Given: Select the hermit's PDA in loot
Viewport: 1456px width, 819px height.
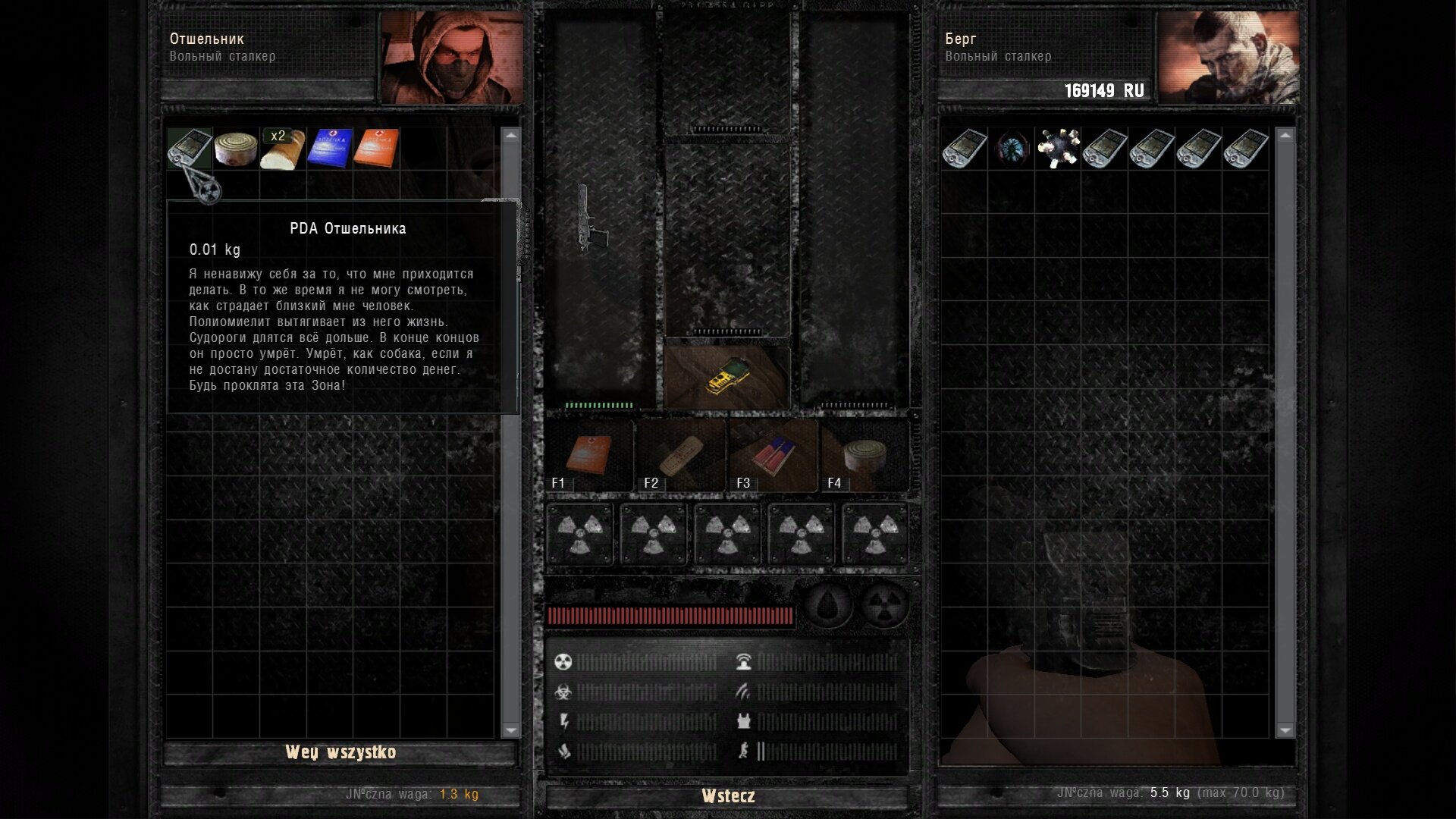Looking at the screenshot, I should 190,148.
